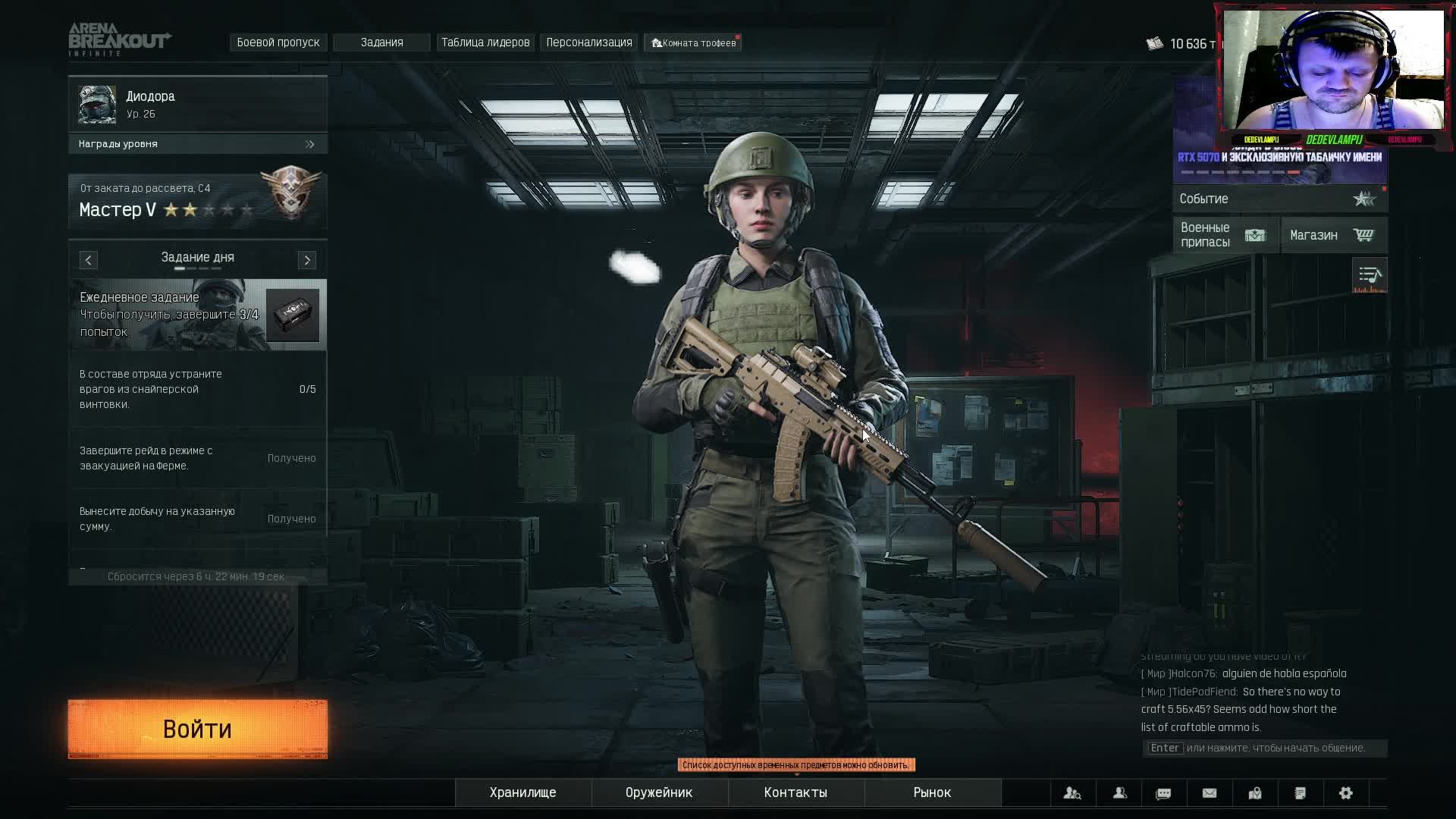This screenshot has width=1456, height=819.
Task: Open the Контакты tab
Action: [x=795, y=792]
